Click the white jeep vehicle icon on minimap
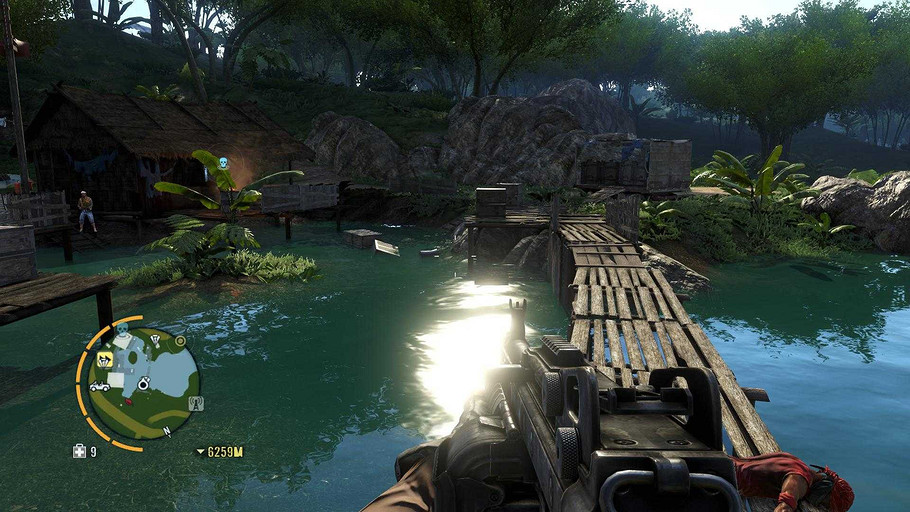 [100, 386]
